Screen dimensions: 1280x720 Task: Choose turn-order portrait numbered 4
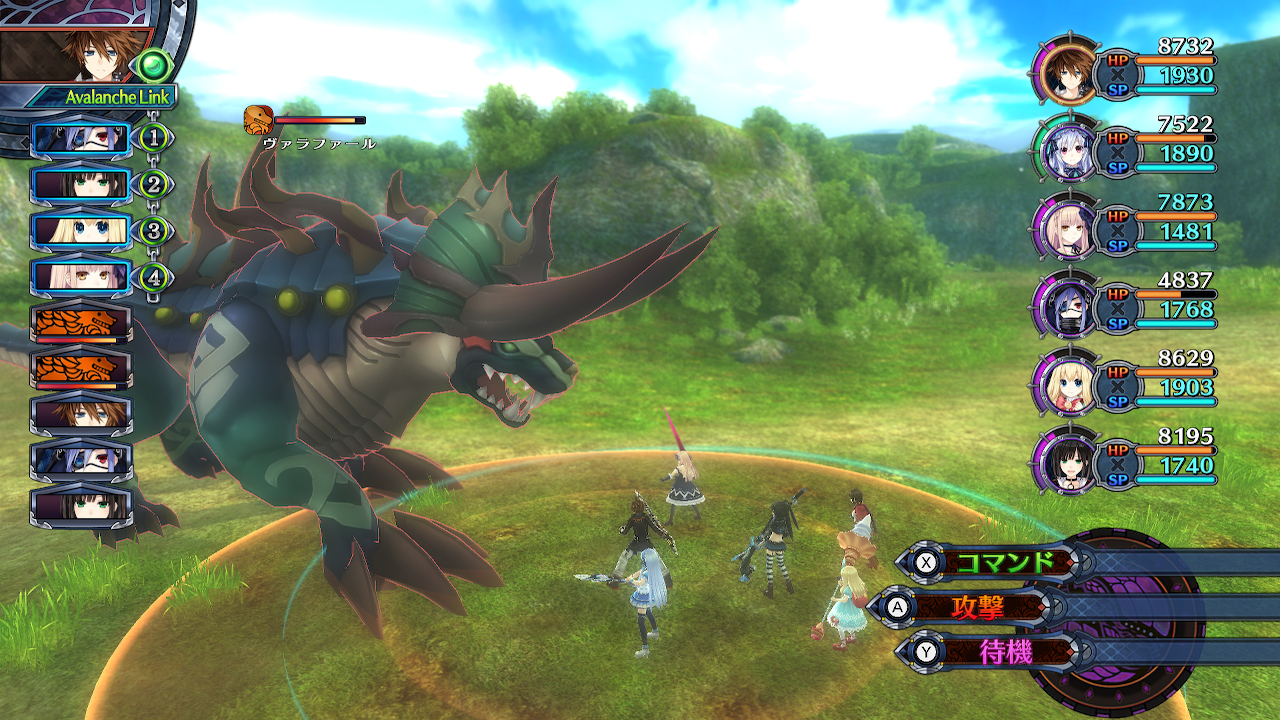click(82, 277)
